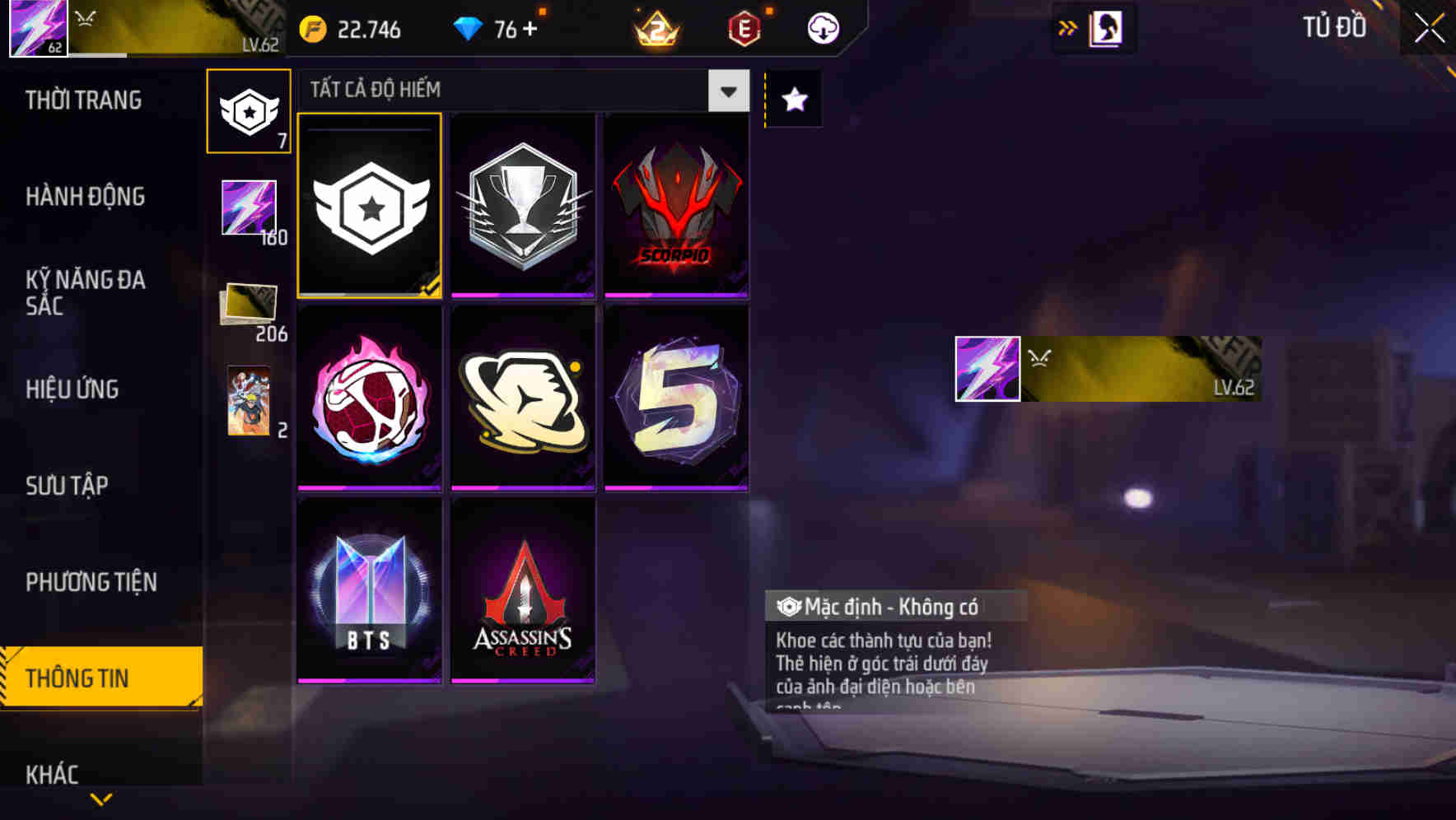This screenshot has height=820, width=1456.
Task: Open the cloud download resources icon
Action: (820, 27)
